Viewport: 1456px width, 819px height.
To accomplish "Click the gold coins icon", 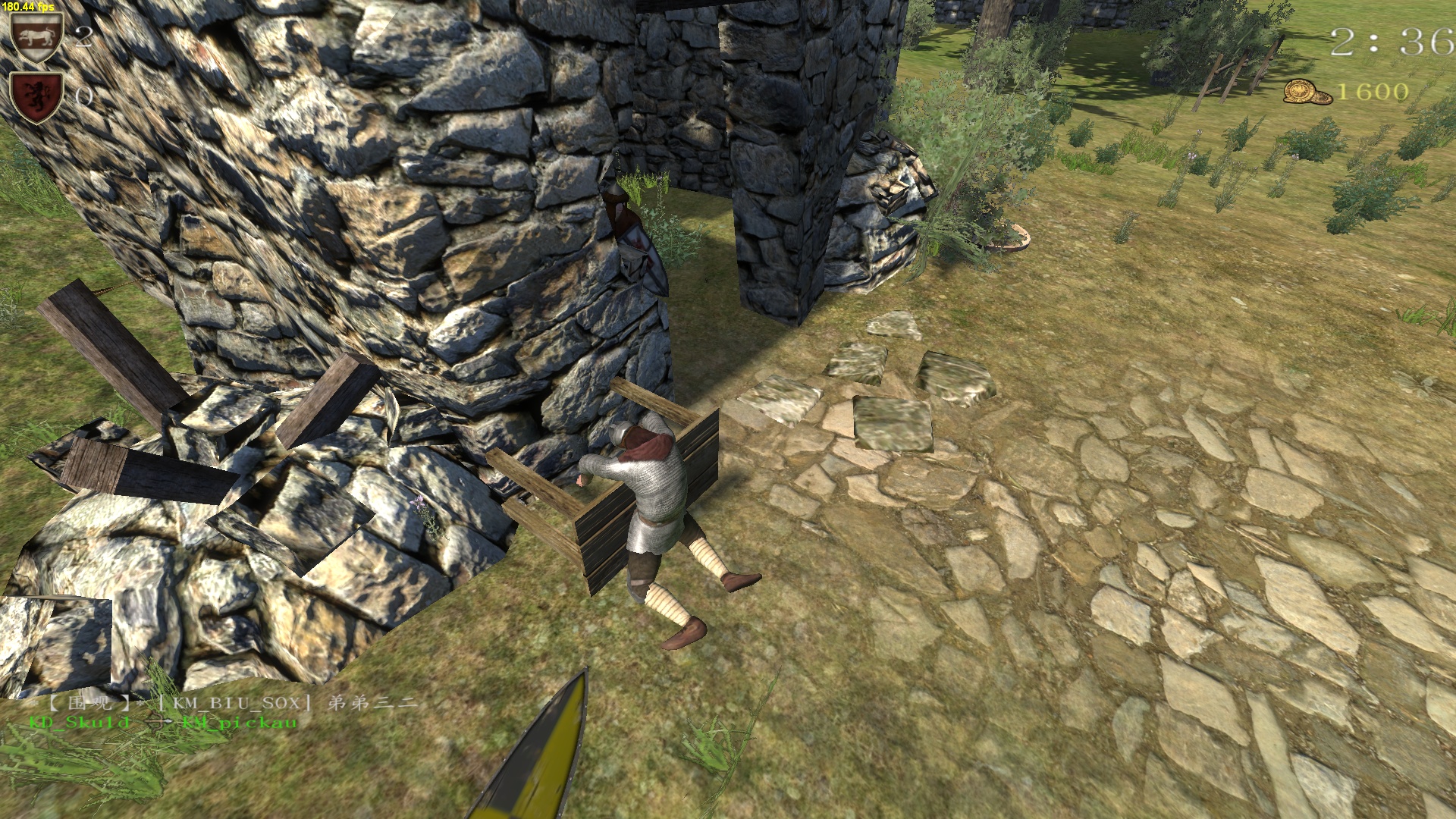I will [x=1307, y=93].
